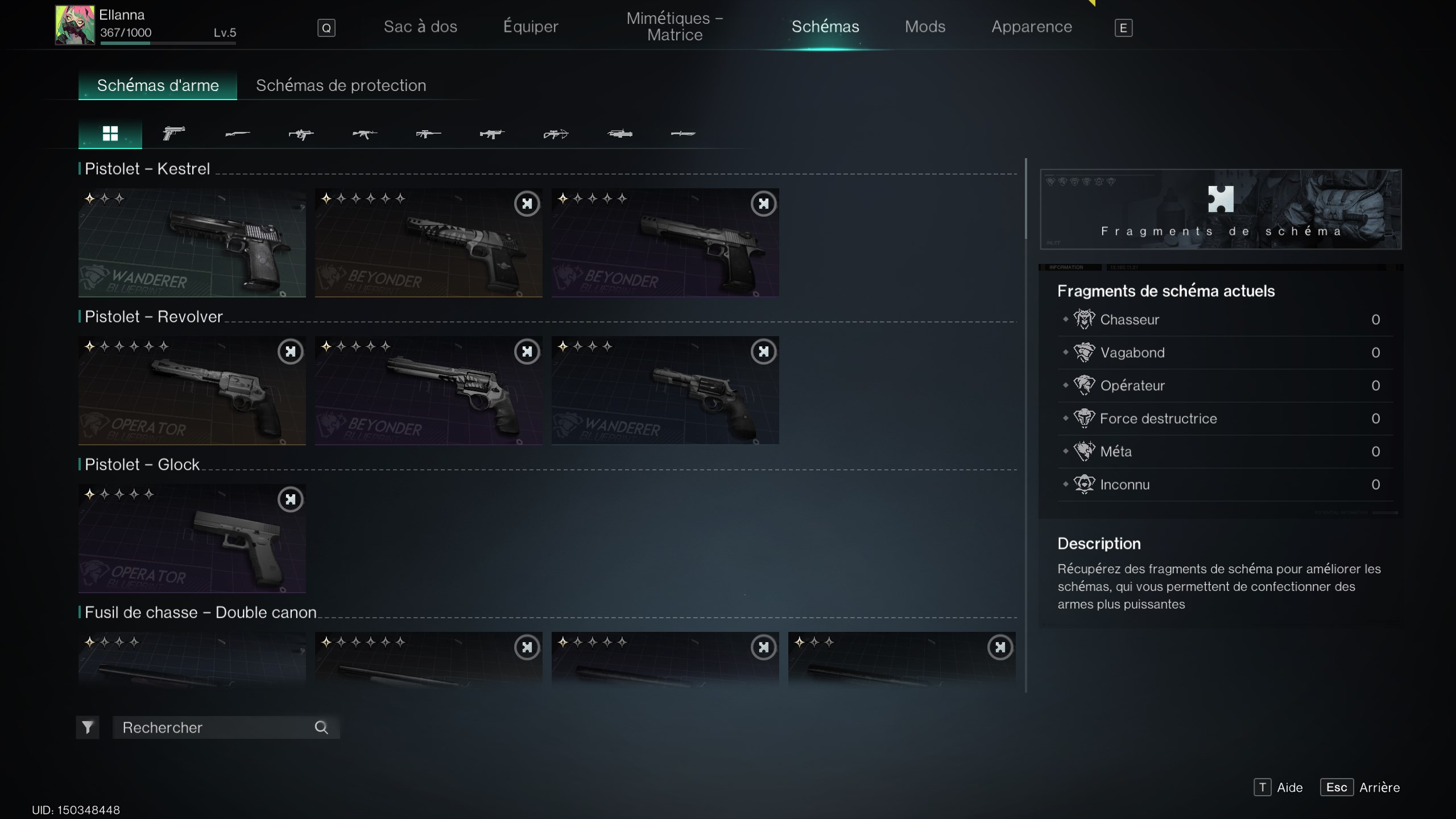The width and height of the screenshot is (1456, 819).
Task: Choose the six-star Beyonder Kestrel blueprint
Action: click(x=428, y=243)
